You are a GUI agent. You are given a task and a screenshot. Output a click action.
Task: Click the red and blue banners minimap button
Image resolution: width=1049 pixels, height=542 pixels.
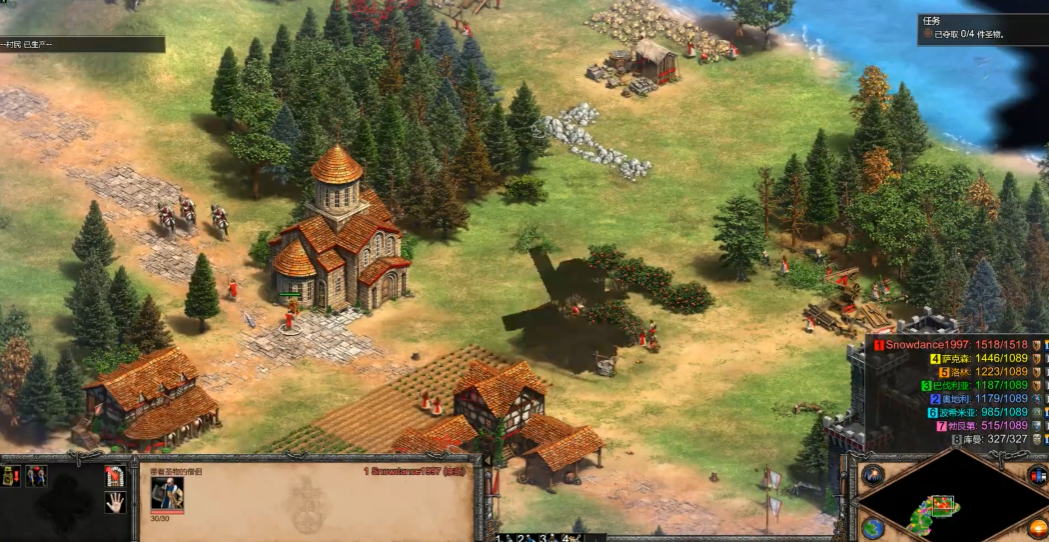(1036, 473)
